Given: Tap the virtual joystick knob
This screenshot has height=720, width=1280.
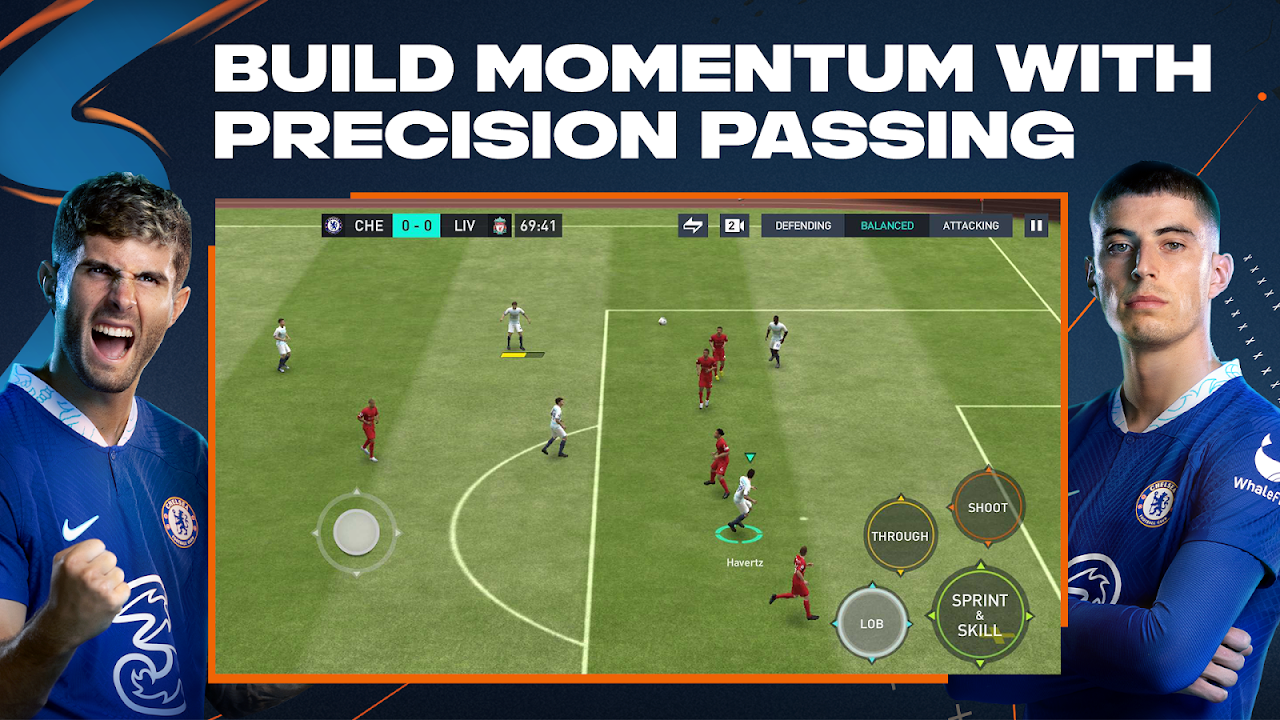Looking at the screenshot, I should point(356,532).
